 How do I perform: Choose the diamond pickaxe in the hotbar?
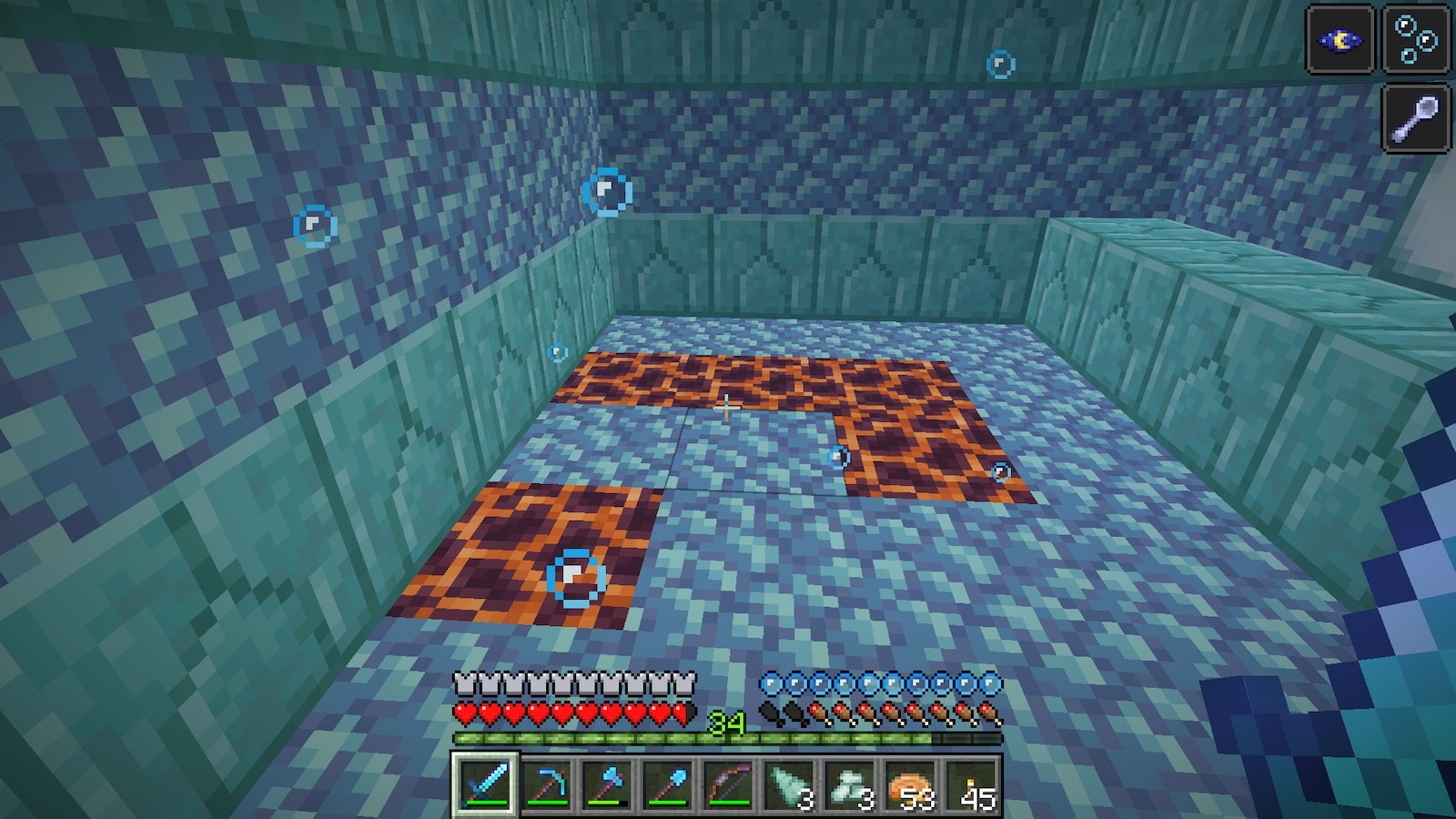[x=546, y=784]
